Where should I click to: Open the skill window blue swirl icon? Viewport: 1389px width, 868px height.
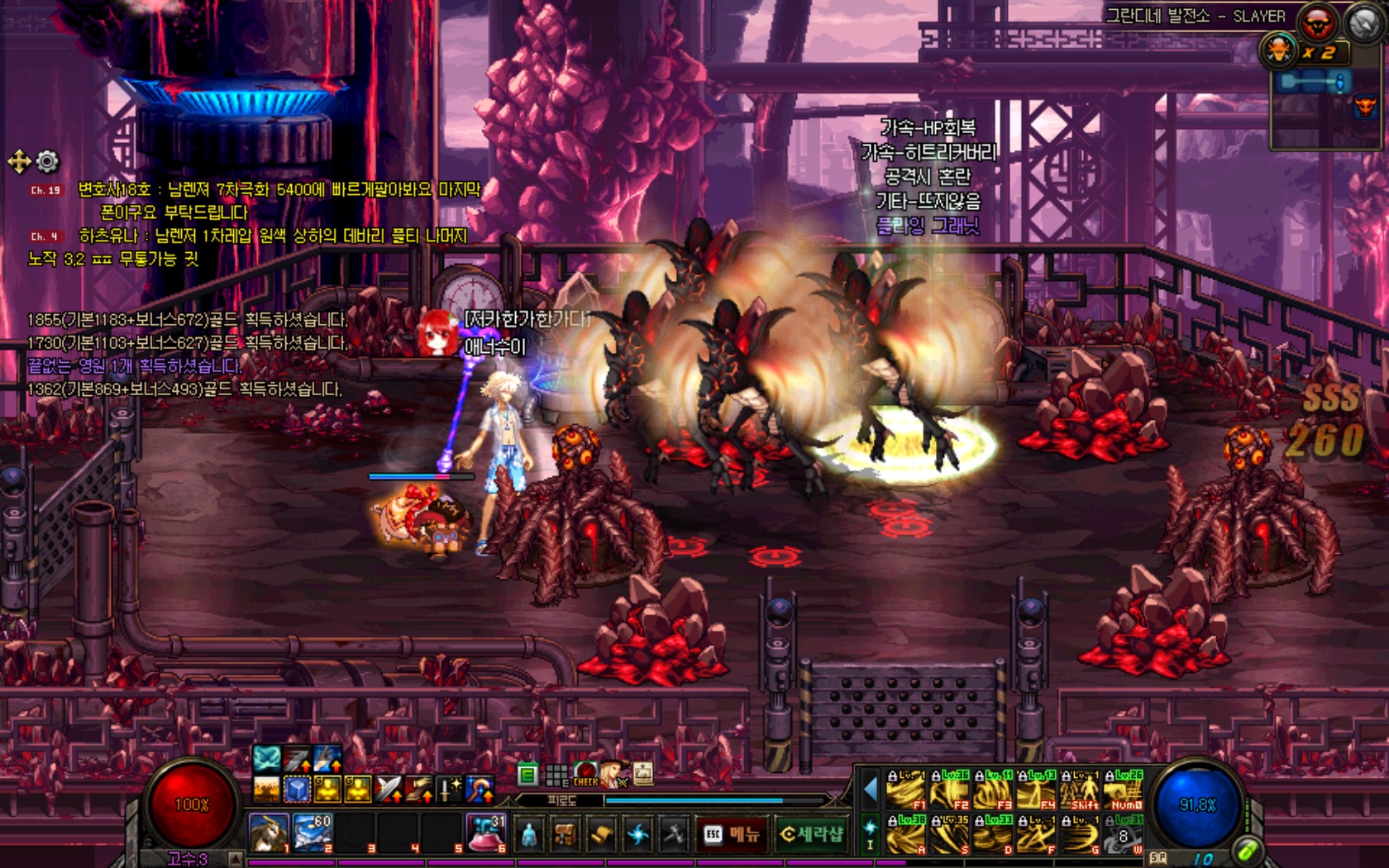637,835
